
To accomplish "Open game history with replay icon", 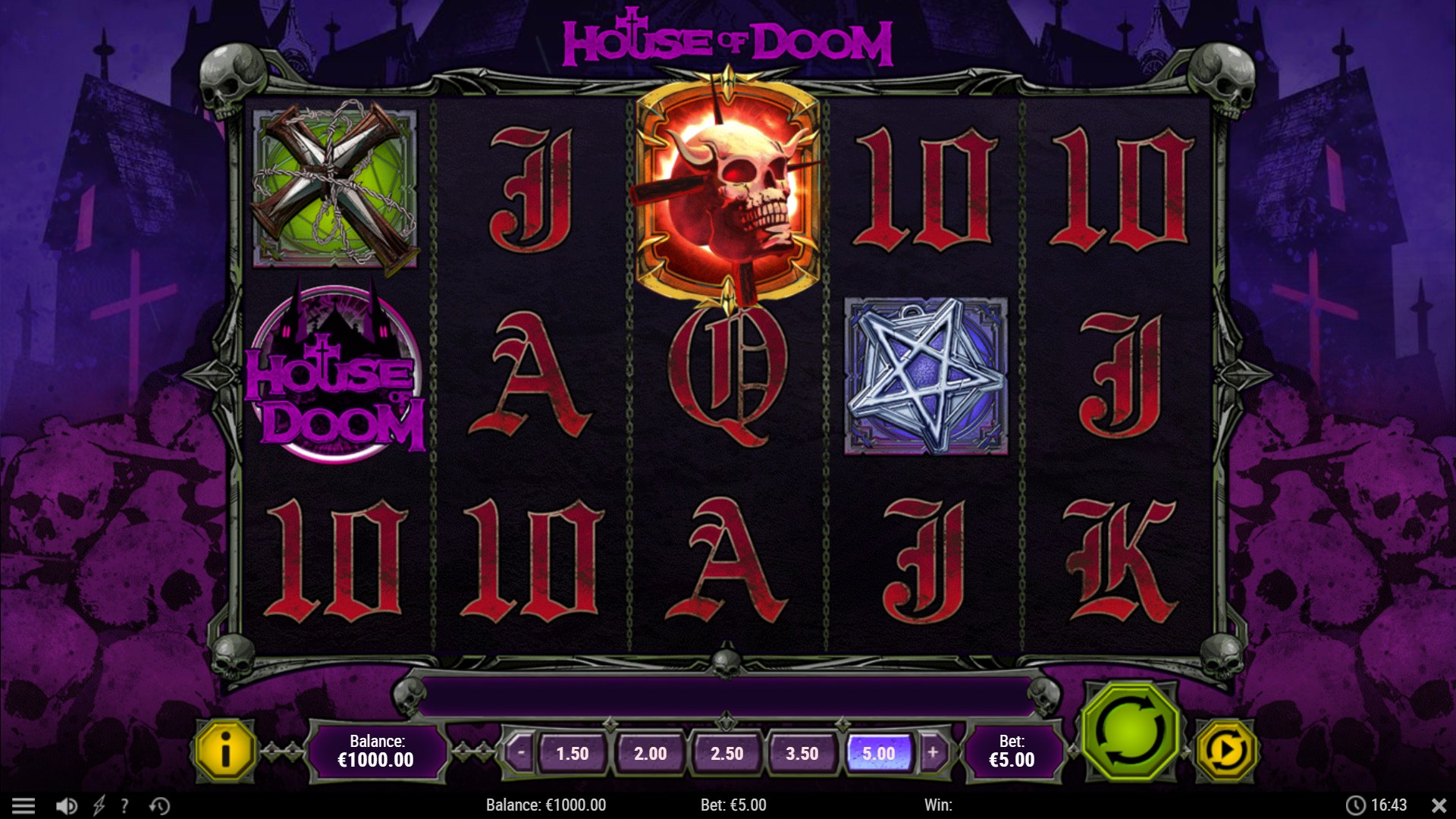I will click(x=159, y=805).
